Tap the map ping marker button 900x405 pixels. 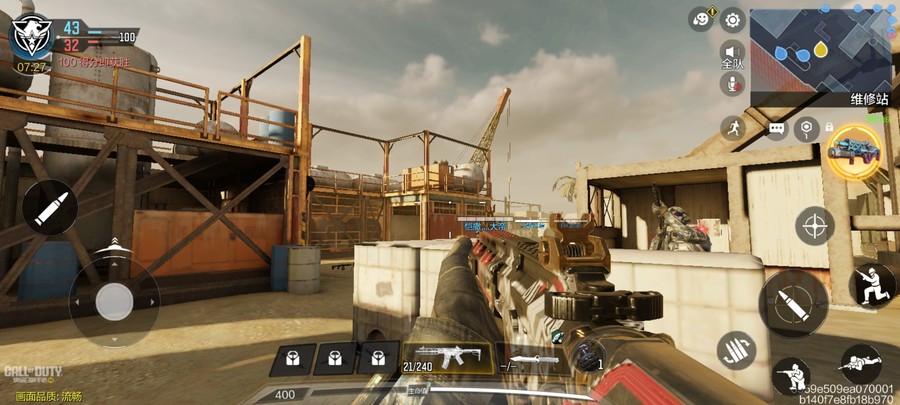806,128
